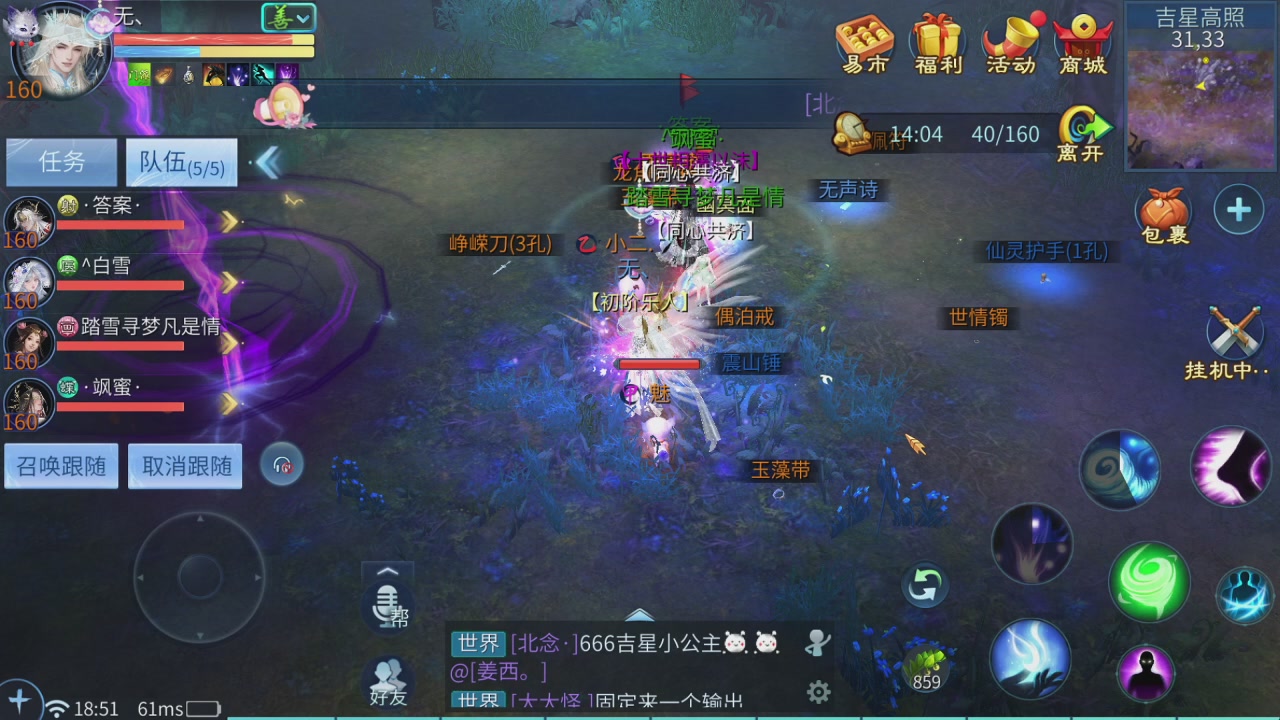Toggle the headset voice icon near 取消跟随
The height and width of the screenshot is (720, 1280).
pos(282,465)
